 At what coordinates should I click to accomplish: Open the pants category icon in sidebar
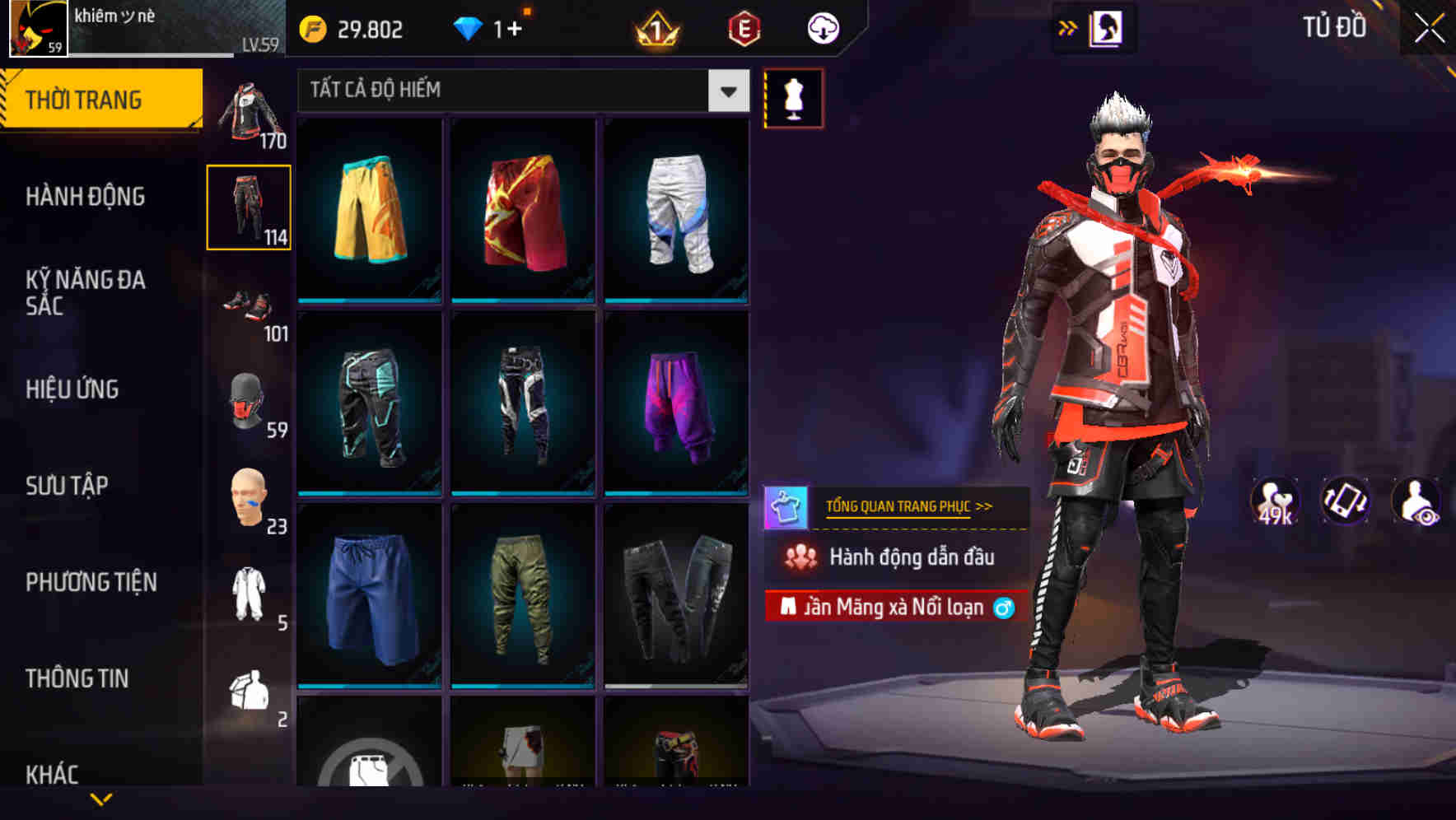(x=250, y=206)
